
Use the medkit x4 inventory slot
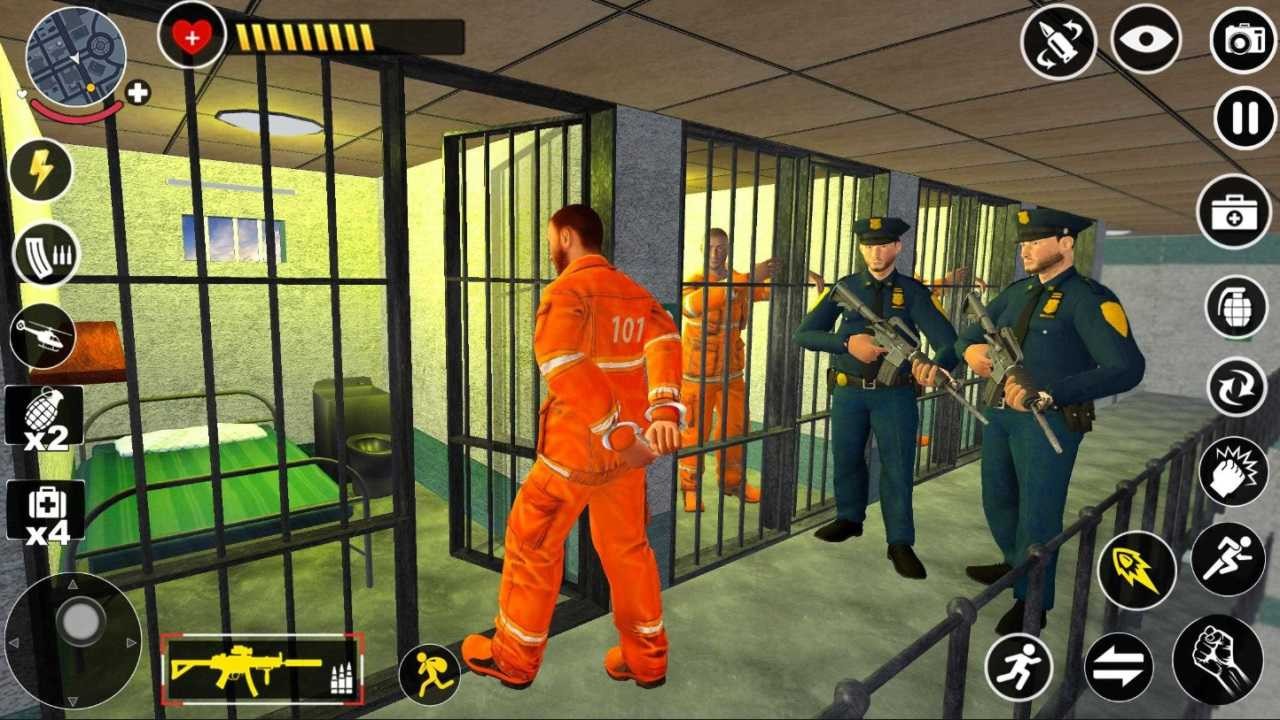pos(45,511)
